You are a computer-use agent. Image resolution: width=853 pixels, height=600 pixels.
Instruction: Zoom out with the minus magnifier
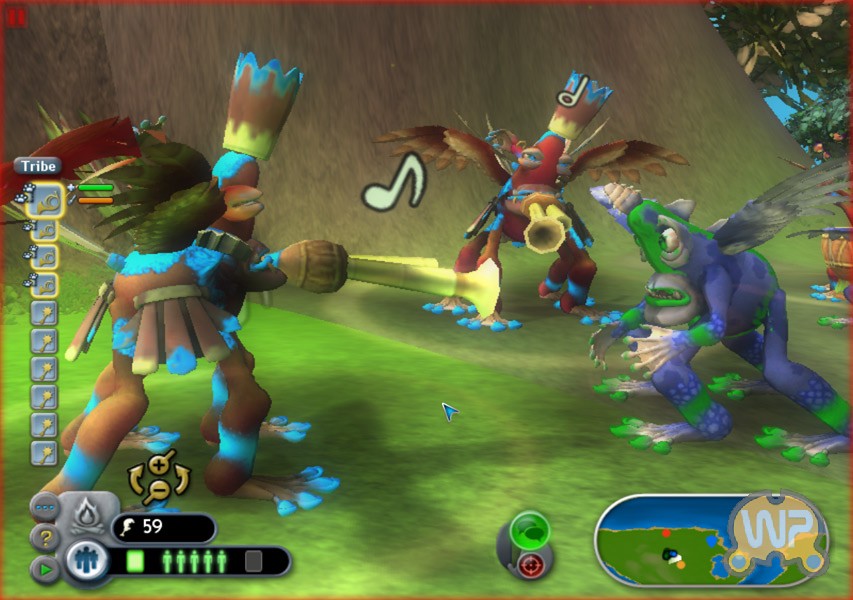(x=157, y=489)
